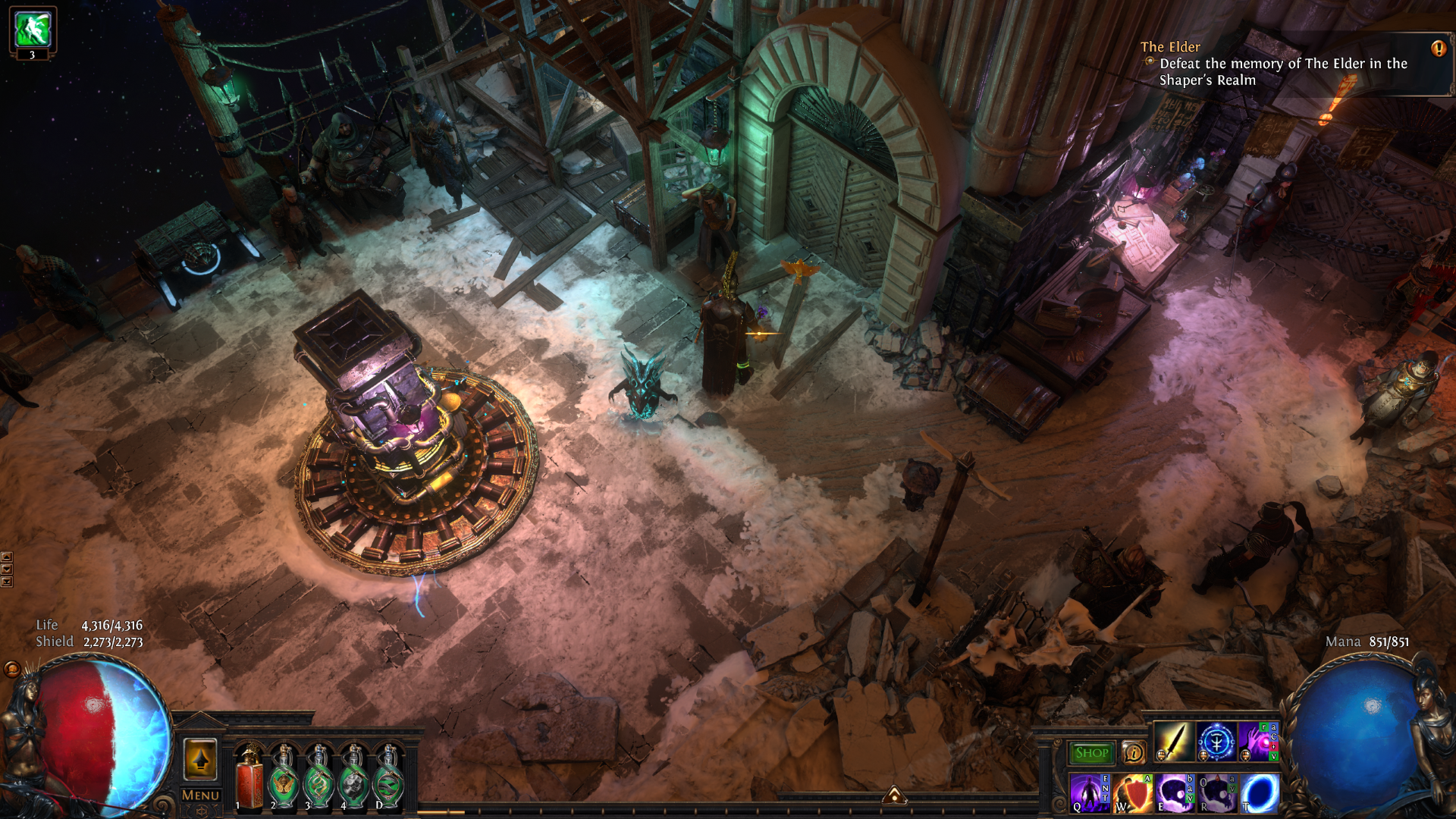Image resolution: width=1456 pixels, height=819 pixels.
Task: Activate the blue portal skill
Action: tap(1260, 793)
